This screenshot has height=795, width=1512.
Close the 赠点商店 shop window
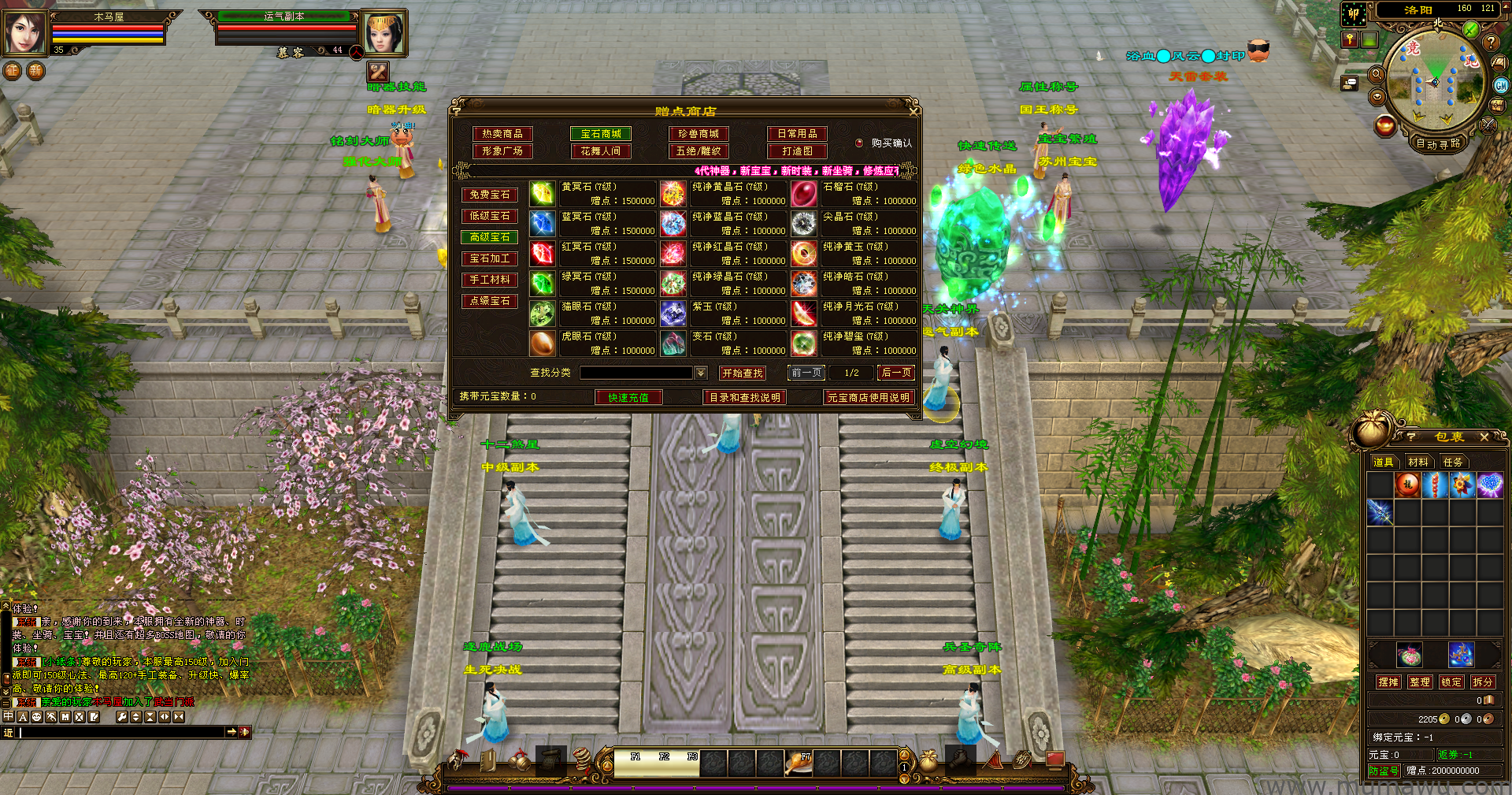[913, 111]
